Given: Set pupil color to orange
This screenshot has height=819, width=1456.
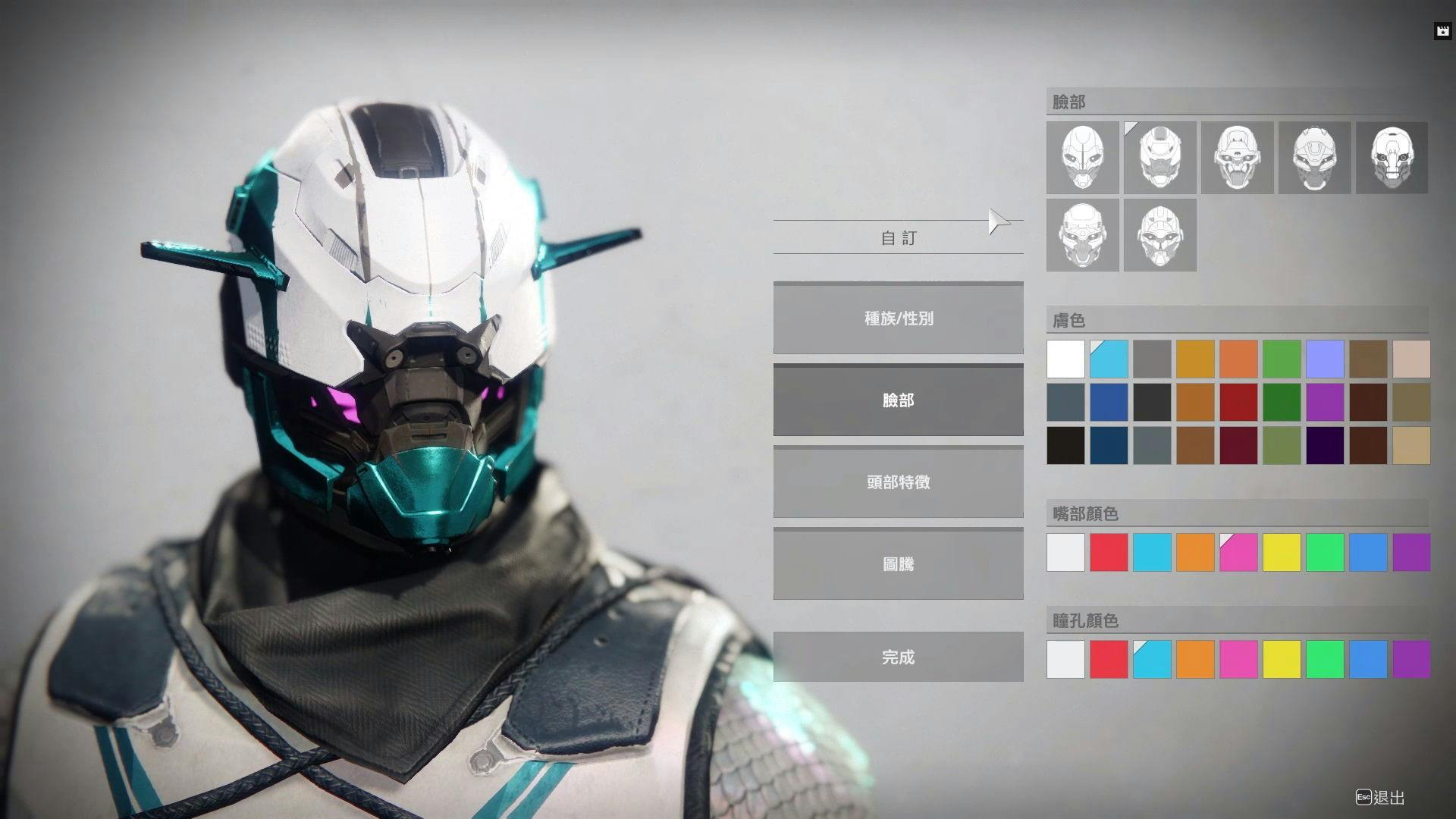Looking at the screenshot, I should [1195, 659].
